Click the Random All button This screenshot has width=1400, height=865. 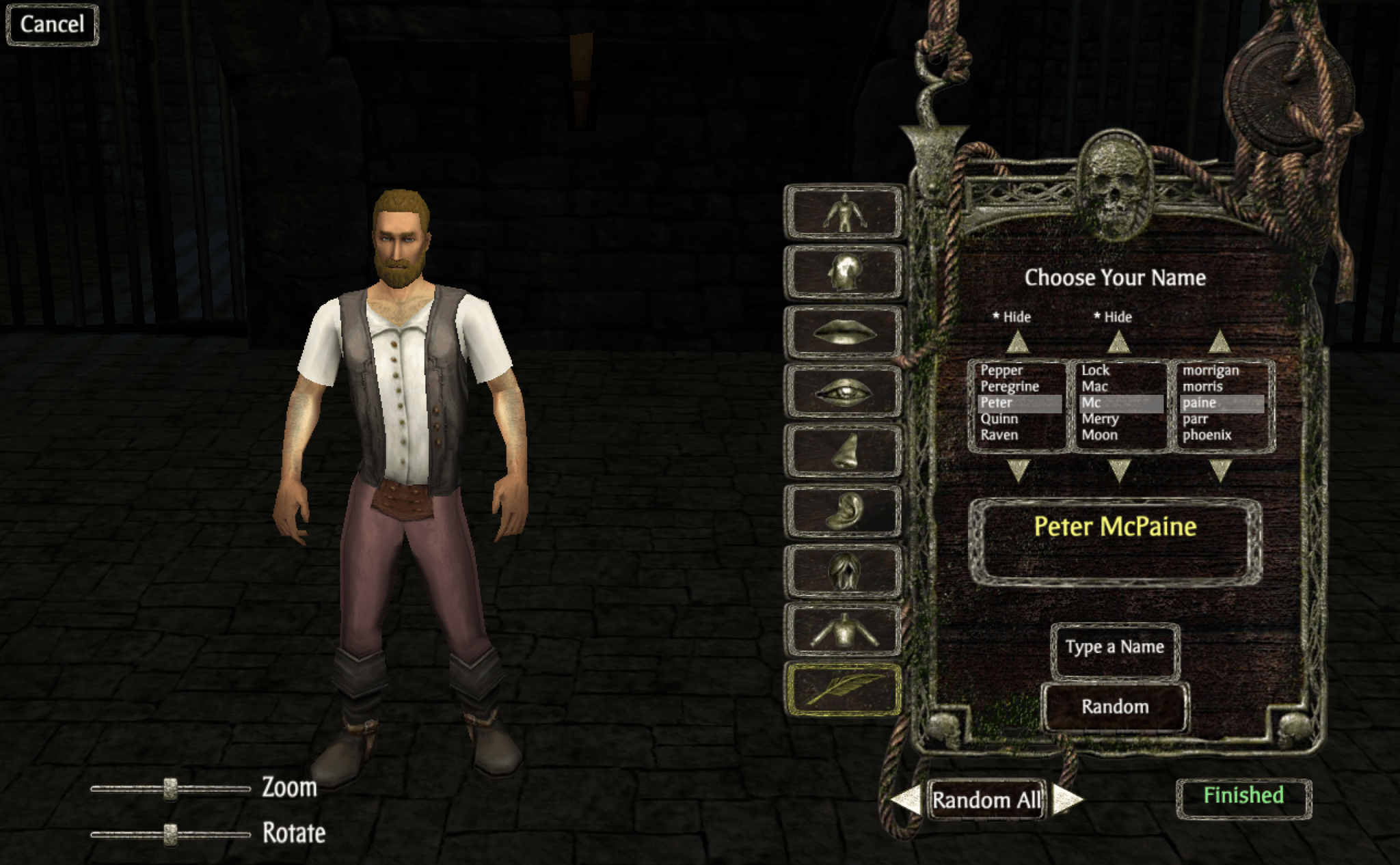(x=986, y=799)
